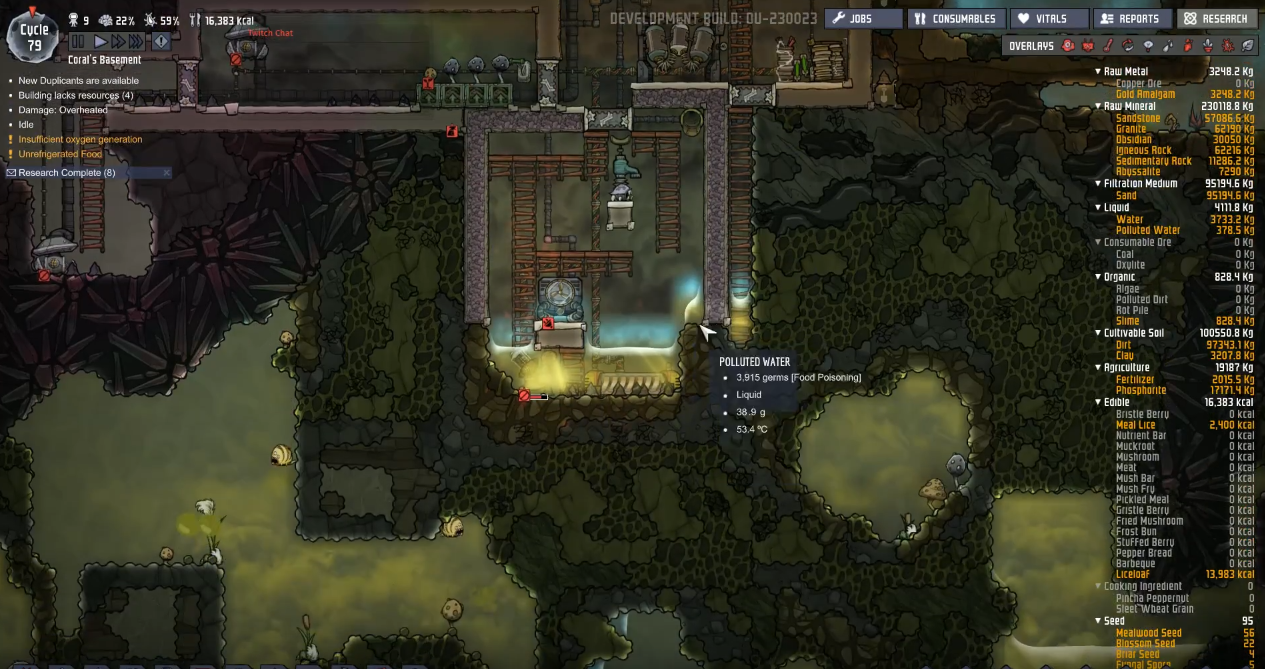Toggle the leaf icon overlay
This screenshot has height=669, width=1265.
coord(1247,45)
